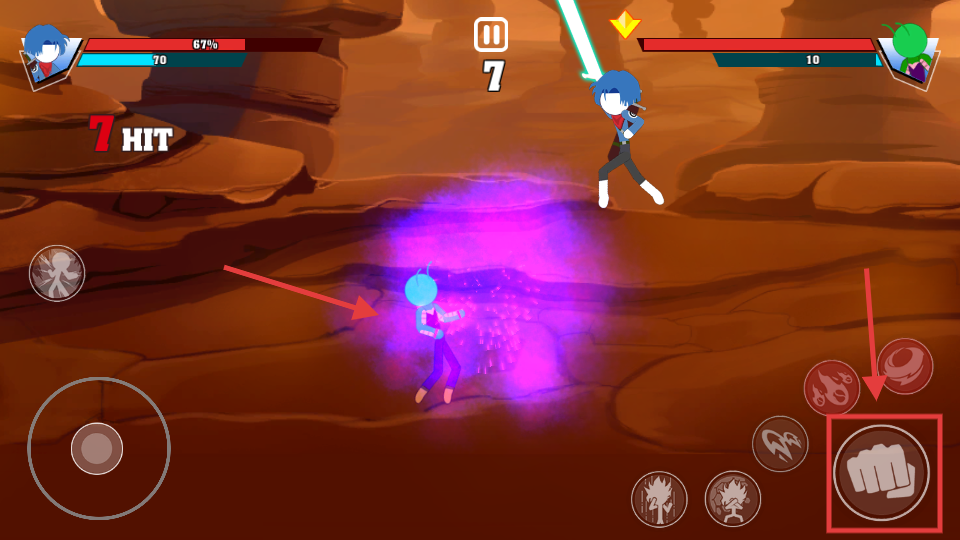Activate the fireball barrage skill

pos(832,388)
